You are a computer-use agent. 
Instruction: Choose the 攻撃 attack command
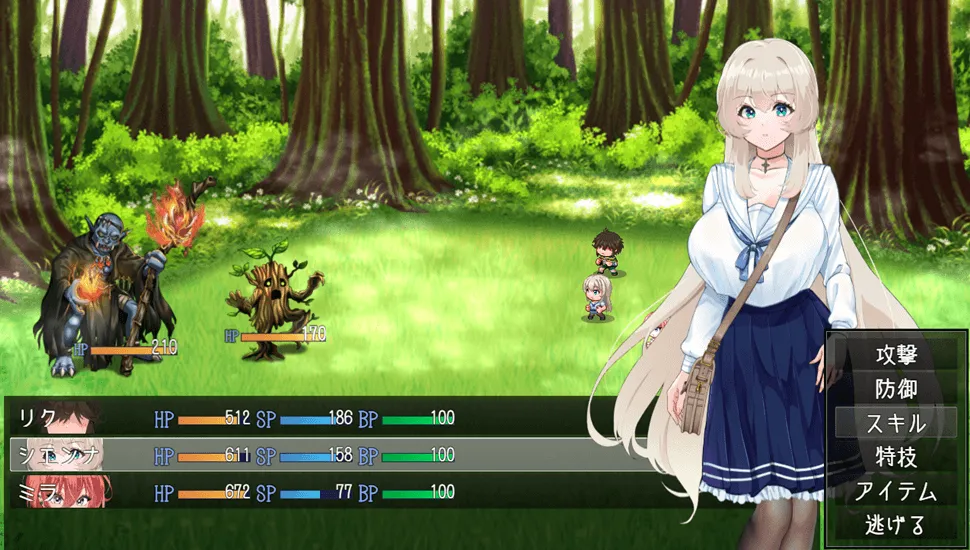coord(895,355)
